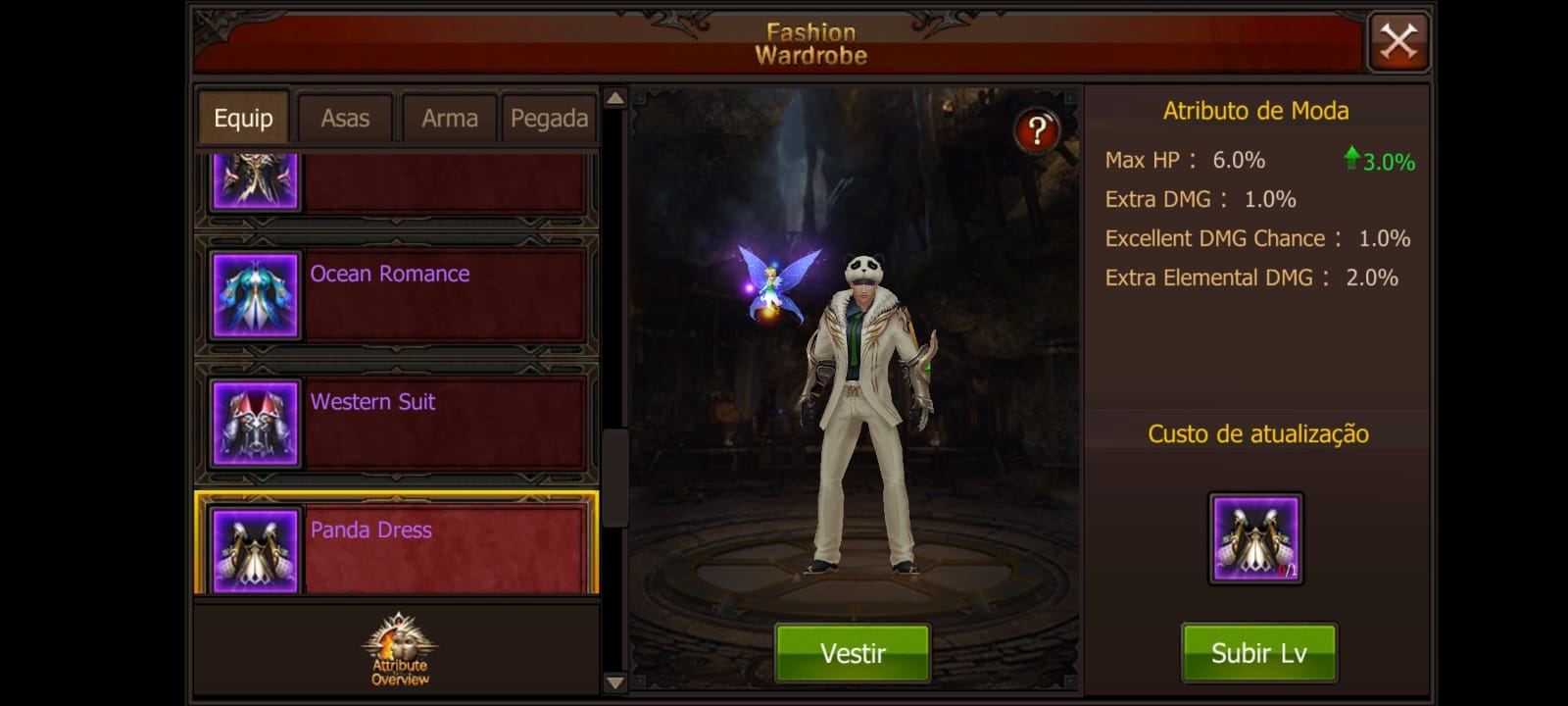Viewport: 1568px width, 706px height.
Task: Close the Fashion Wardrobe window
Action: coord(1398,42)
